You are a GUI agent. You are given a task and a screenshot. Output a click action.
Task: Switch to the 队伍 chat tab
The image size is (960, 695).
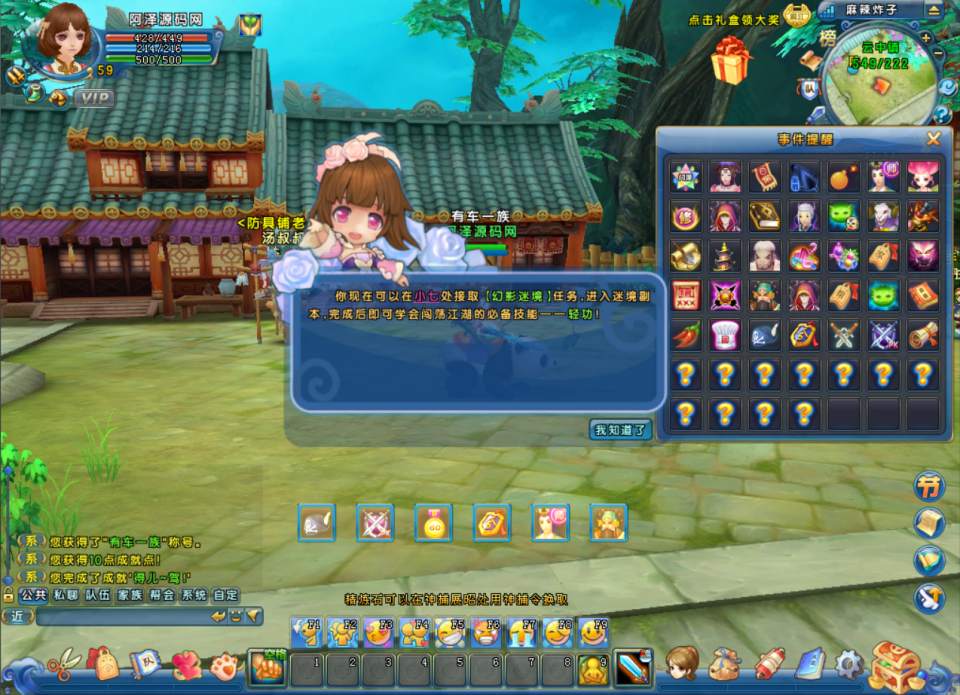(98, 594)
